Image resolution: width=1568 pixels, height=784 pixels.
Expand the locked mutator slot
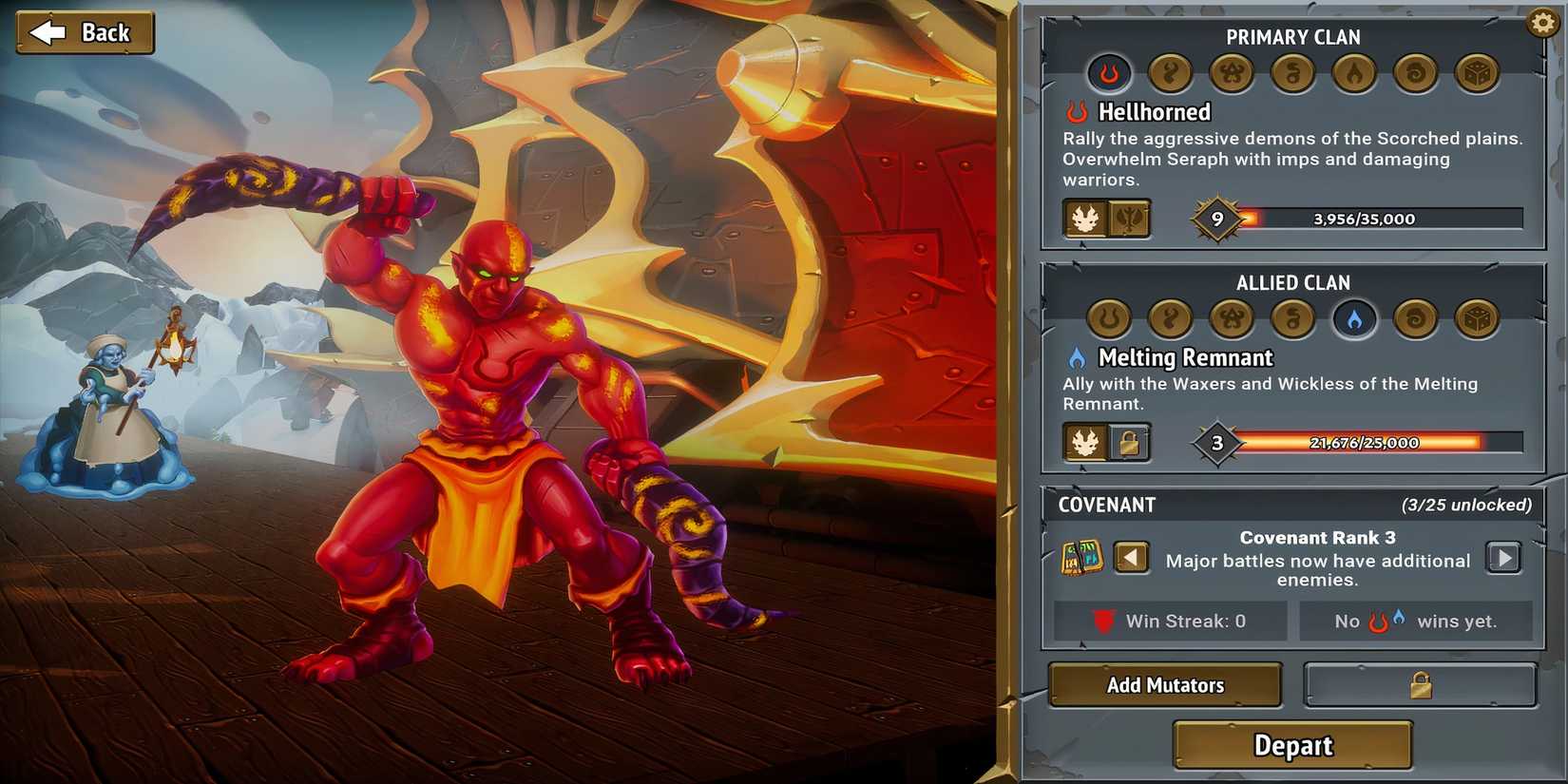coord(1420,684)
